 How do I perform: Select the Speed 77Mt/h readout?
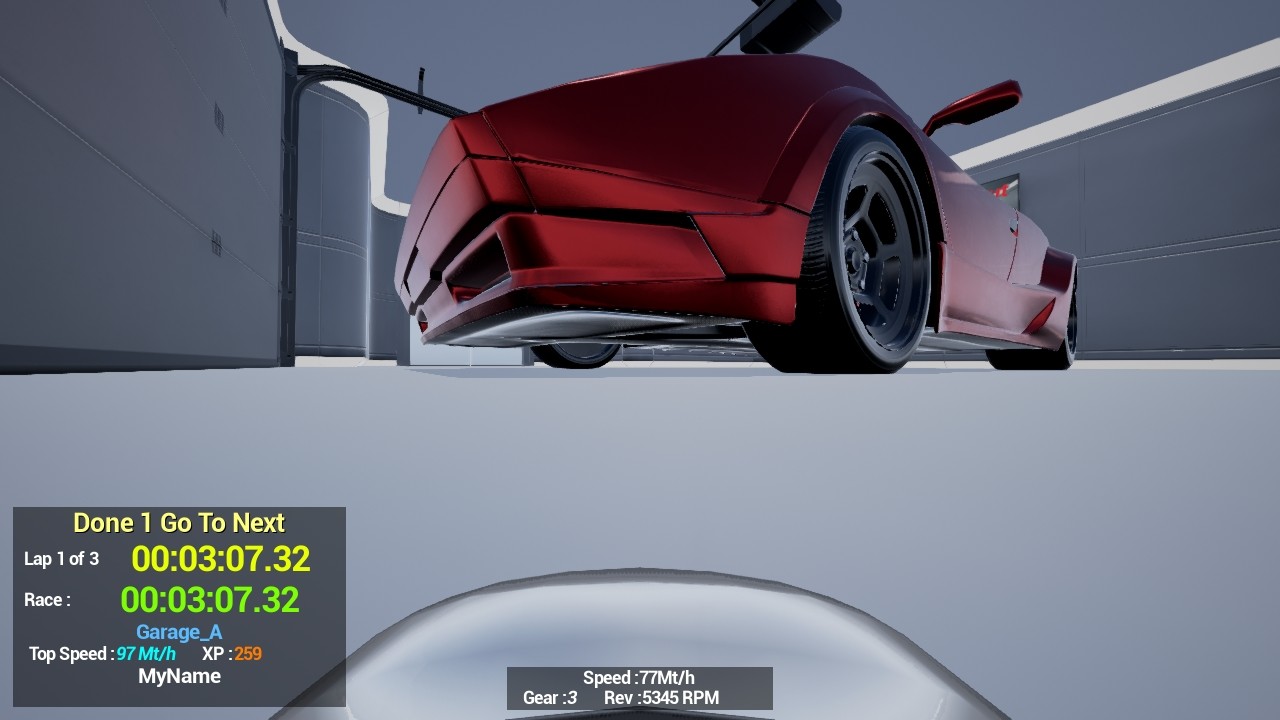(x=637, y=677)
